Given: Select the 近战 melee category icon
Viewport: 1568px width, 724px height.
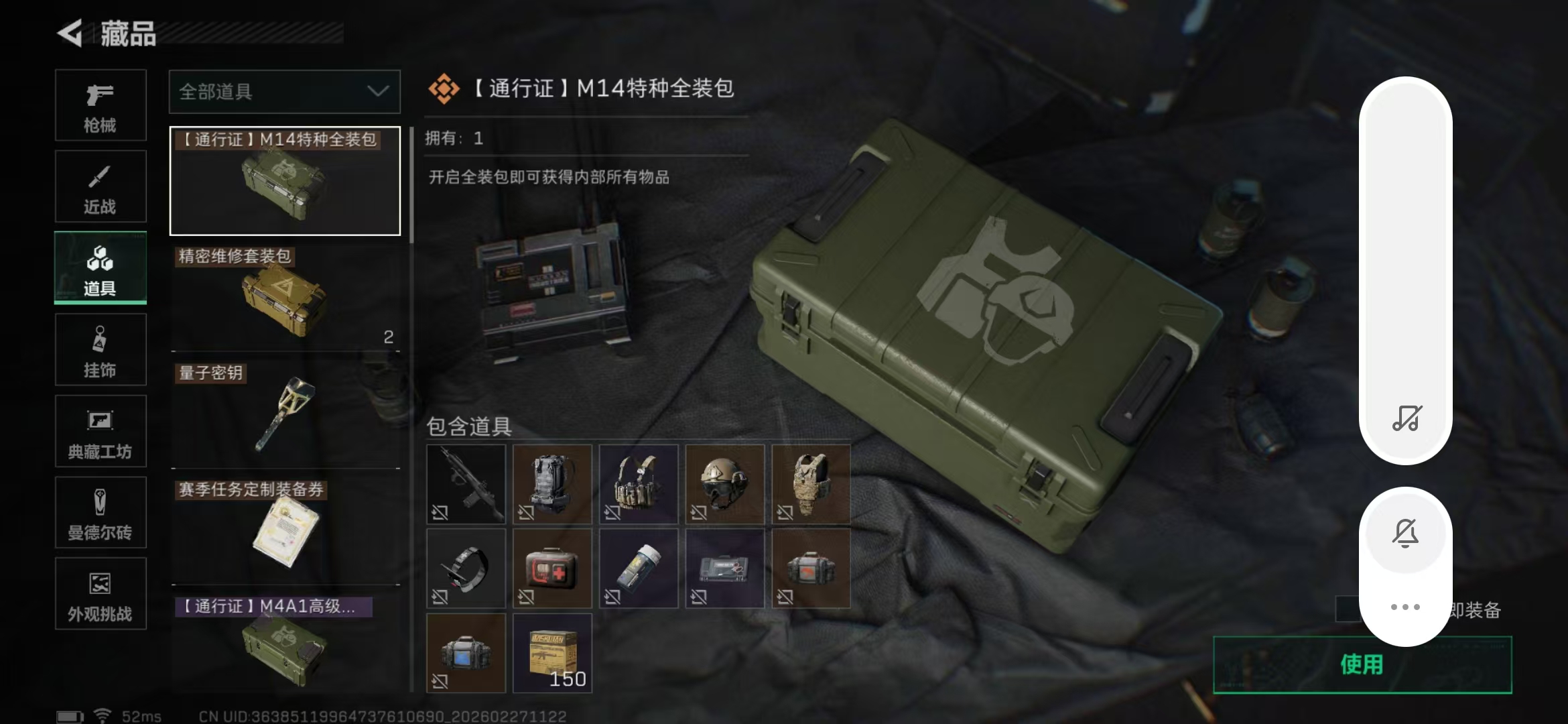Looking at the screenshot, I should click(x=101, y=186).
